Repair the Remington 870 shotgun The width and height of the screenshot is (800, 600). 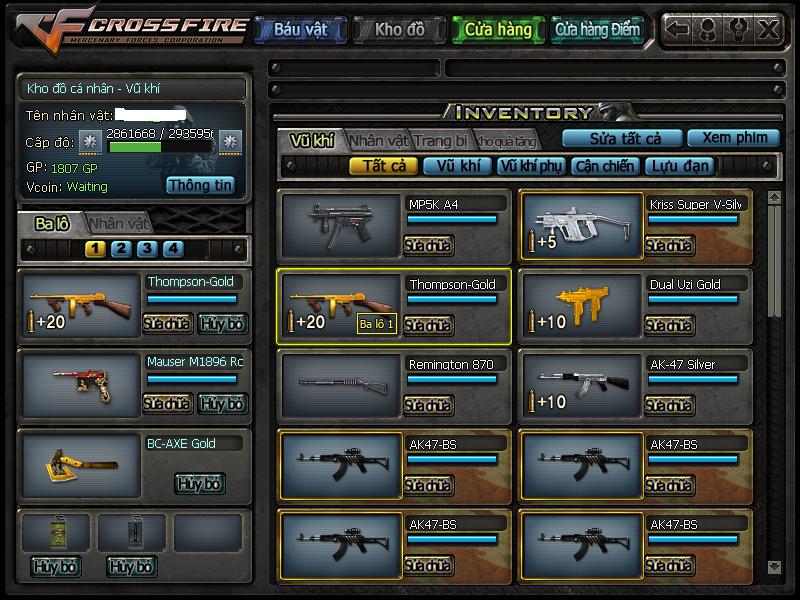(x=428, y=405)
